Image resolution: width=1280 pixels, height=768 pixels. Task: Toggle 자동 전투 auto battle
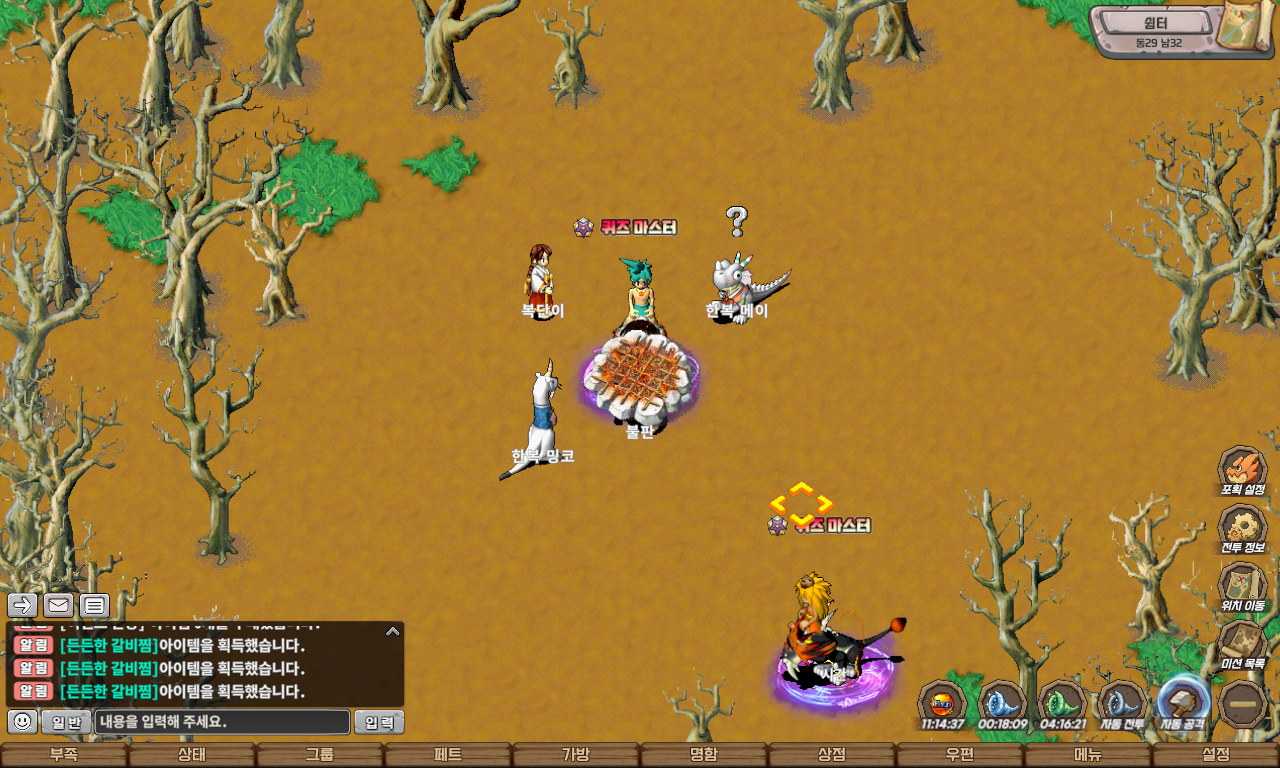[1122, 705]
